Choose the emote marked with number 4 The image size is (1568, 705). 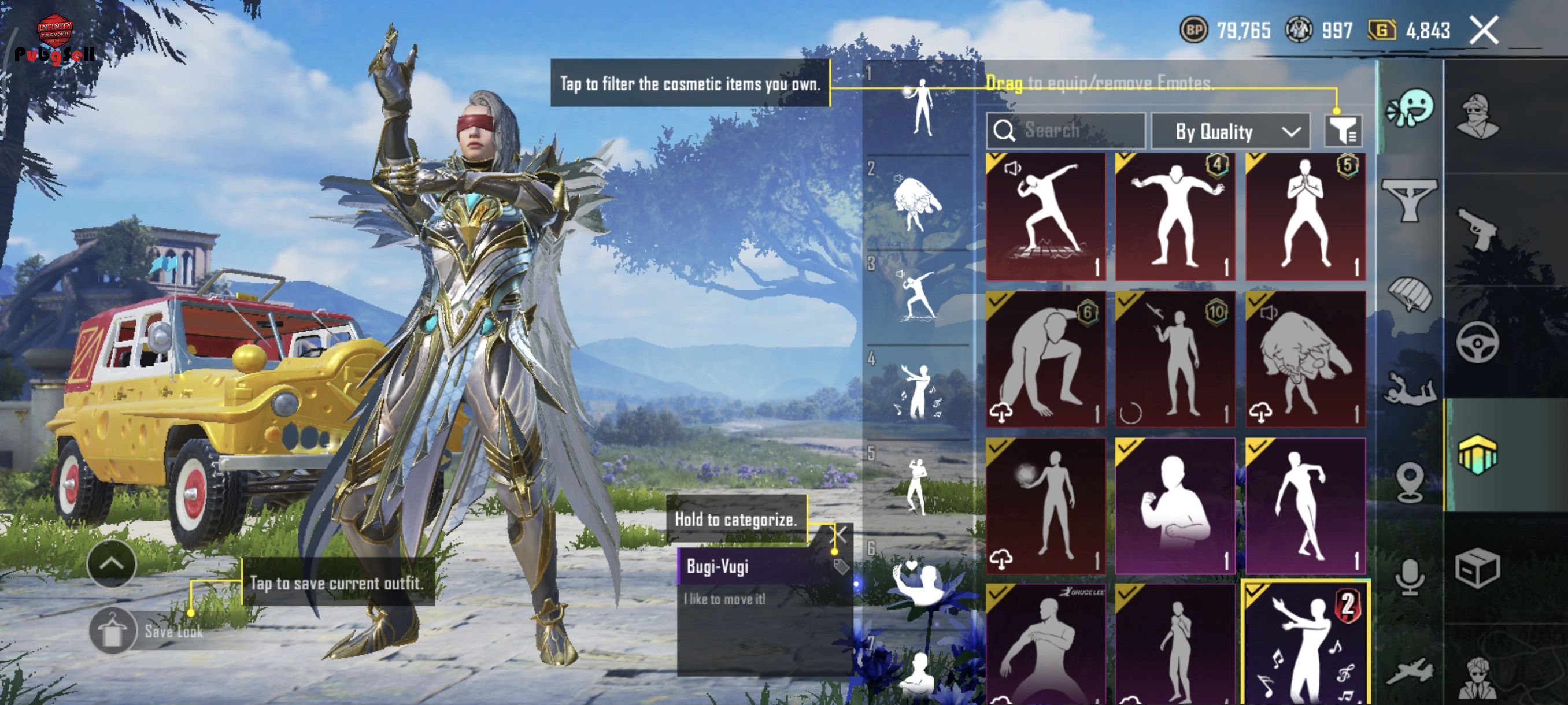coord(1175,217)
